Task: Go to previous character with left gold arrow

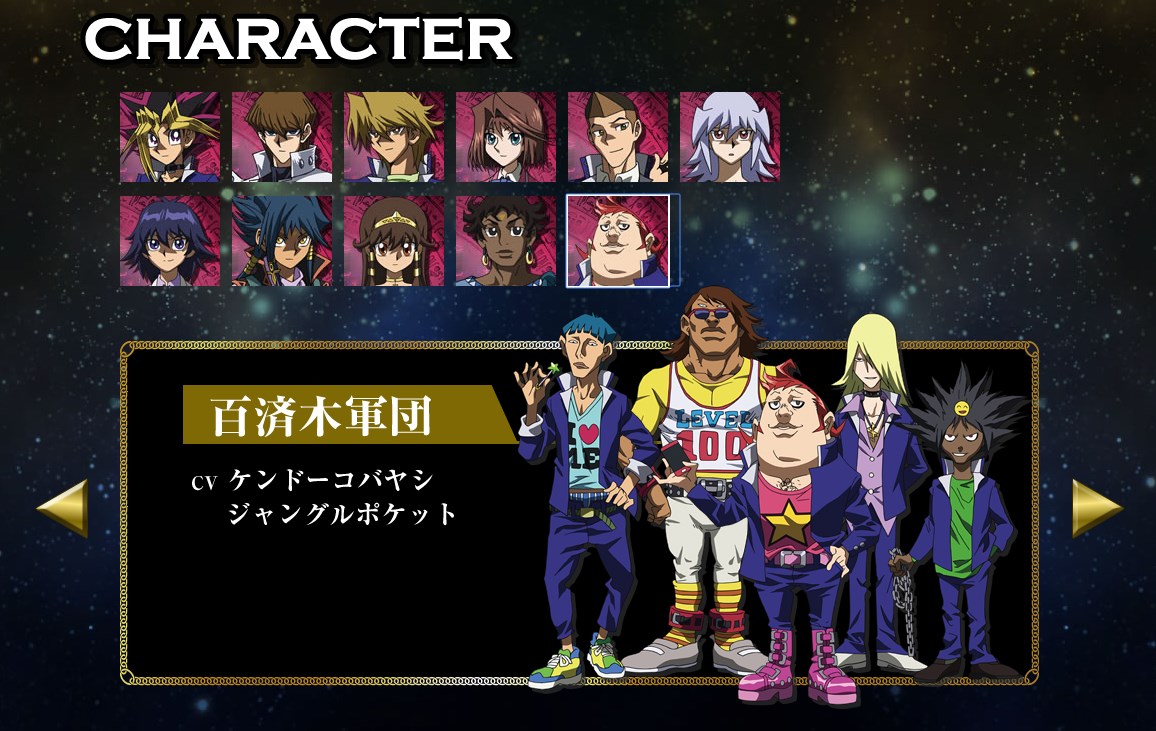Action: [63, 508]
